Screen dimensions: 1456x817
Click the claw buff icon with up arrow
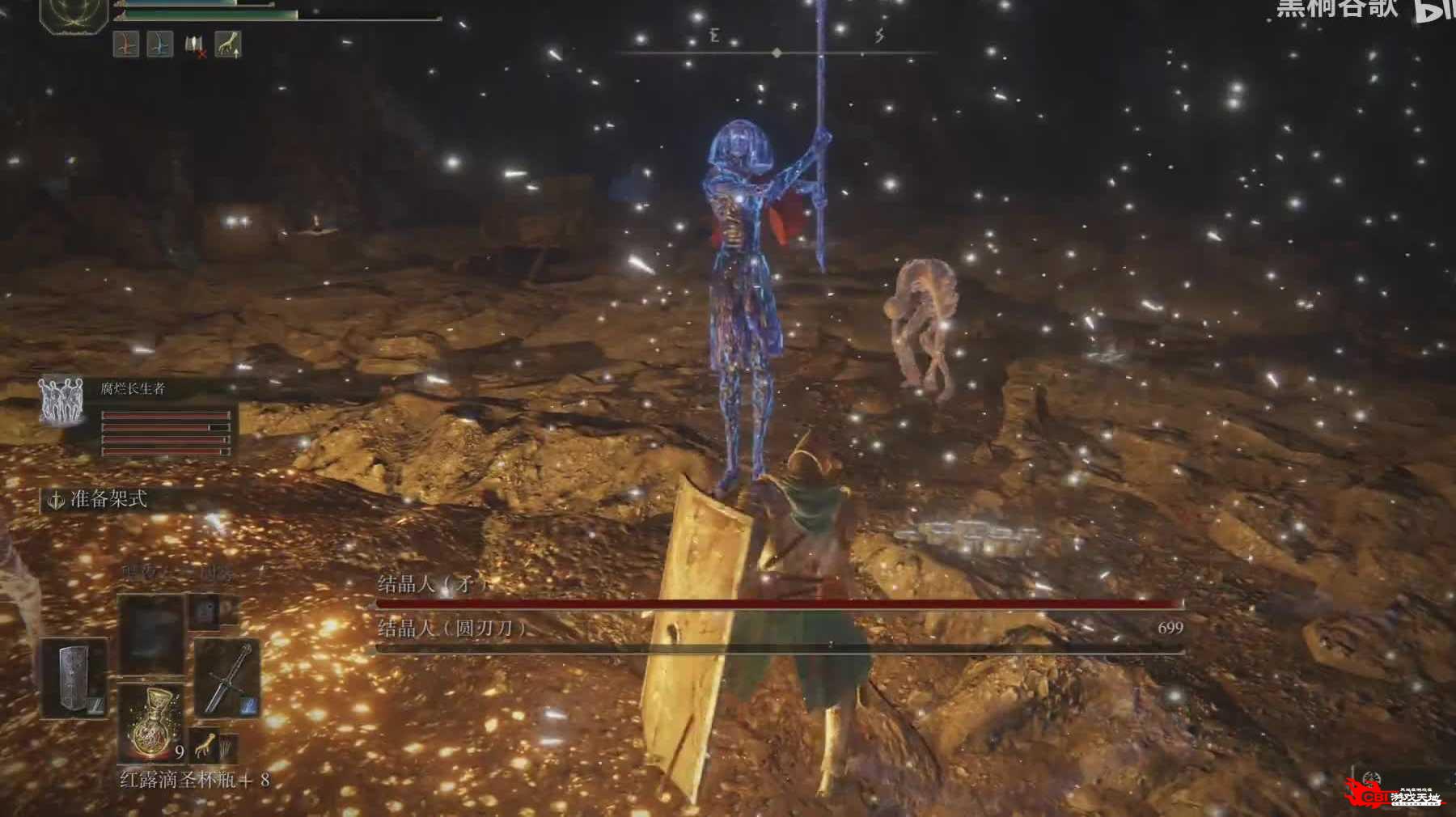click(229, 44)
